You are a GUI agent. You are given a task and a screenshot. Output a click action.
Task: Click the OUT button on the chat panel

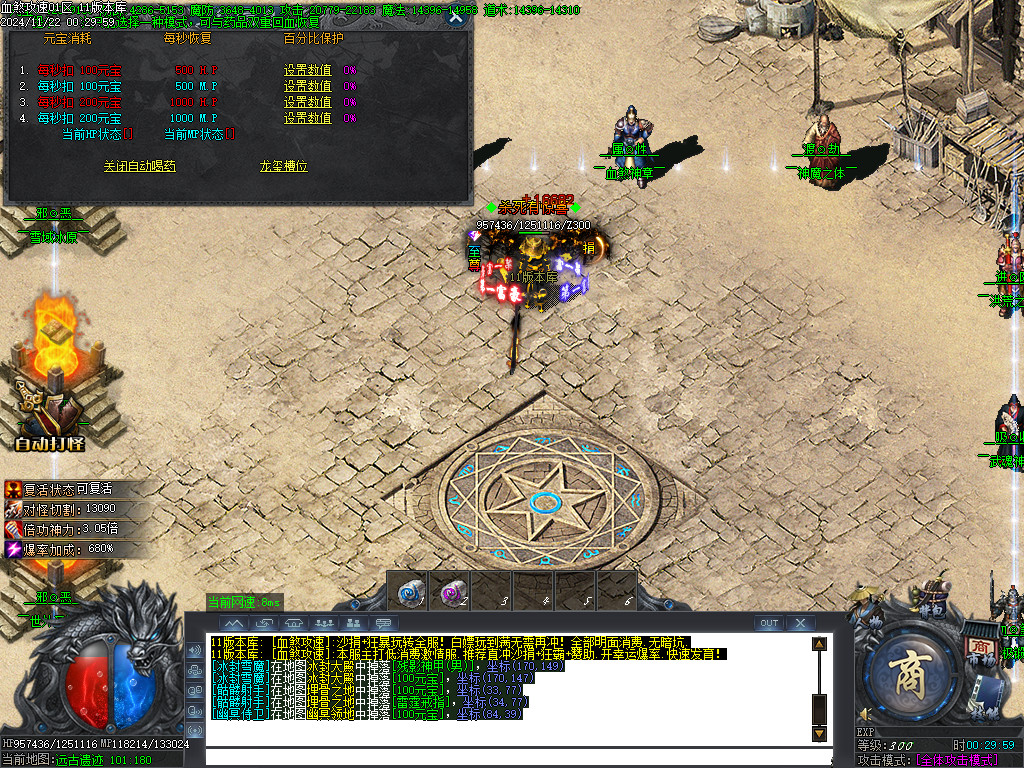tap(768, 623)
